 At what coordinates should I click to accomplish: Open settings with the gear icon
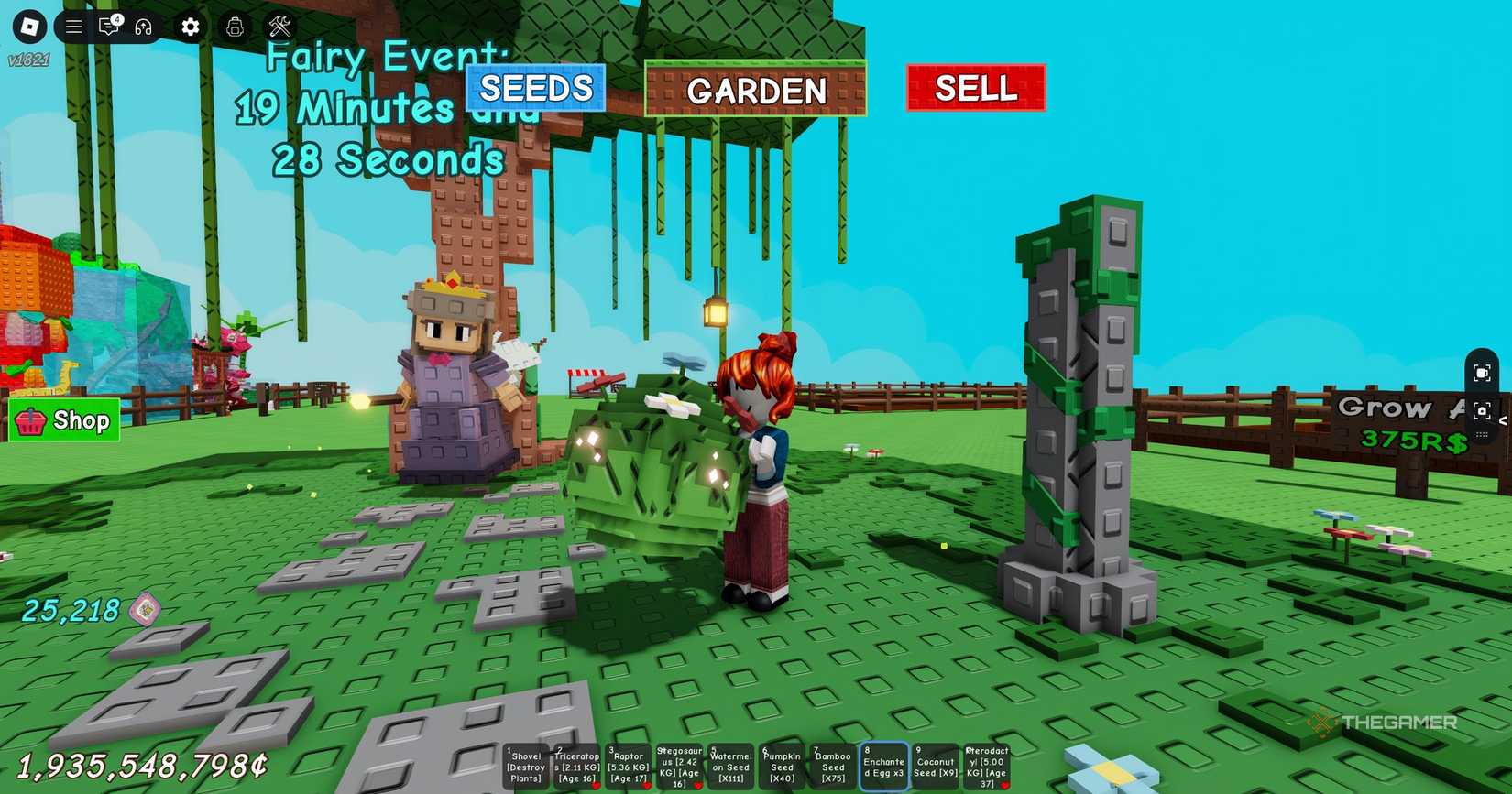[x=191, y=27]
